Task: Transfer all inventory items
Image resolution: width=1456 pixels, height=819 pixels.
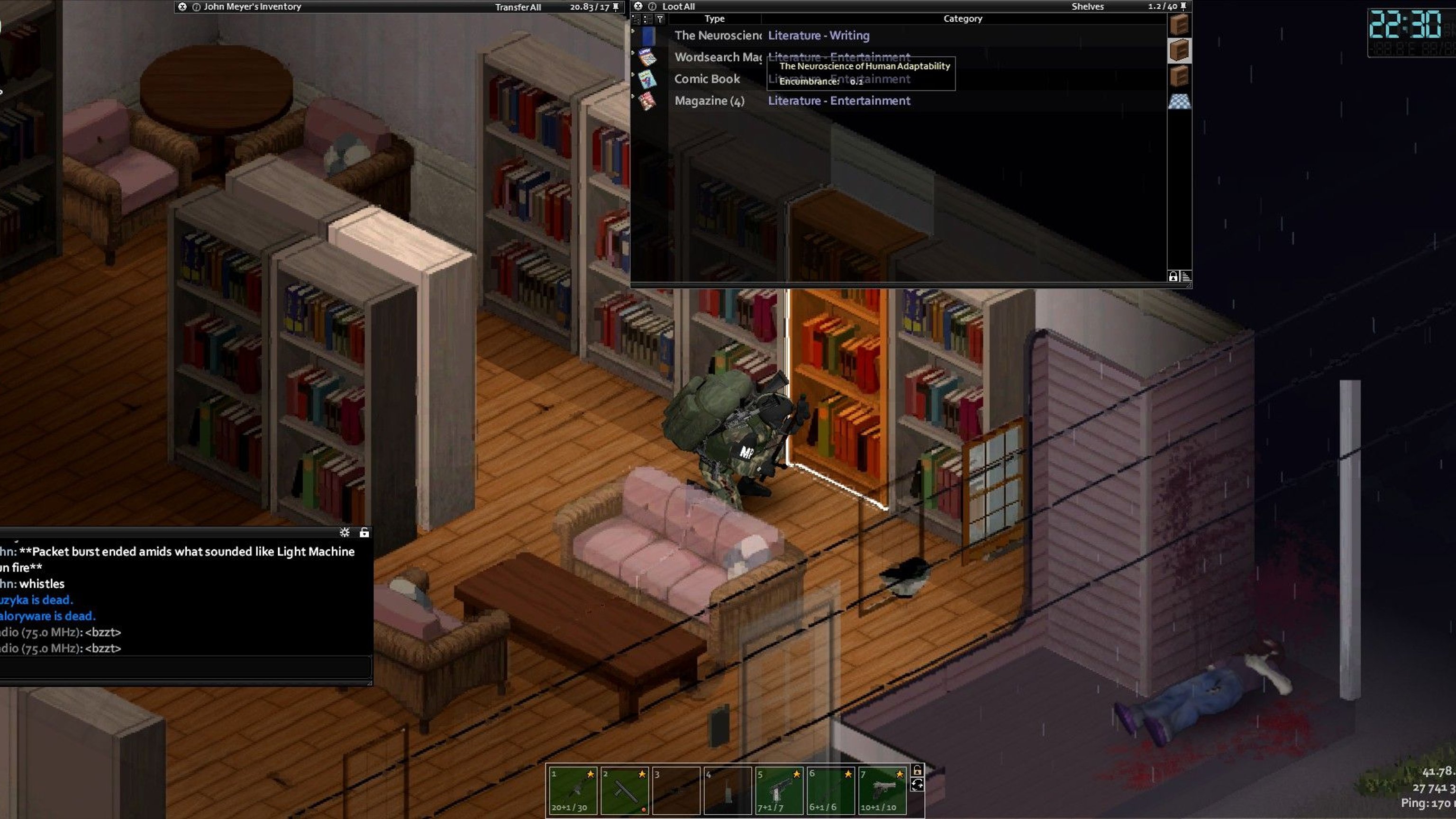Action: coord(518,8)
